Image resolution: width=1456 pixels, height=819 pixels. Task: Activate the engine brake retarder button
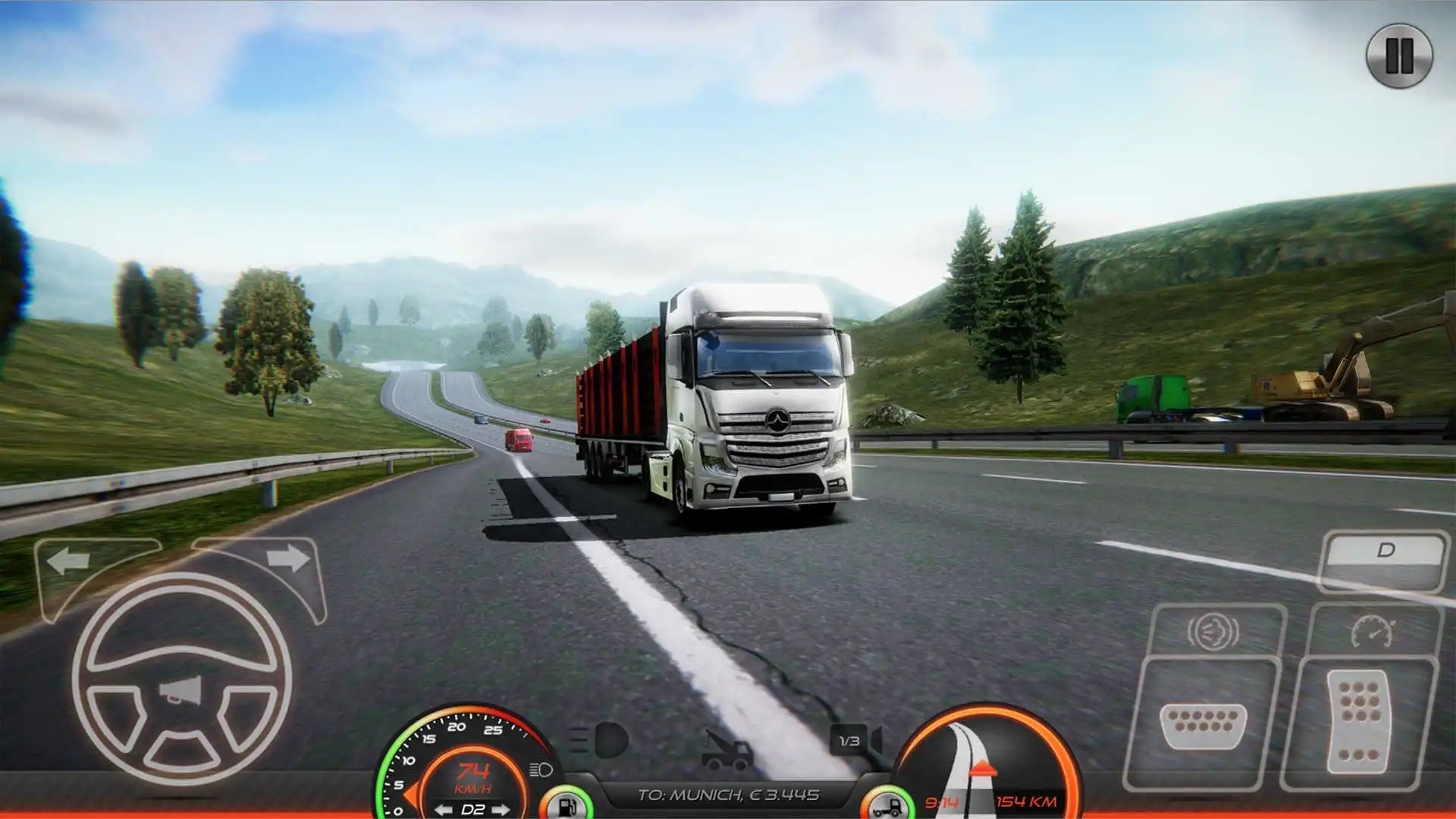[x=1213, y=631]
